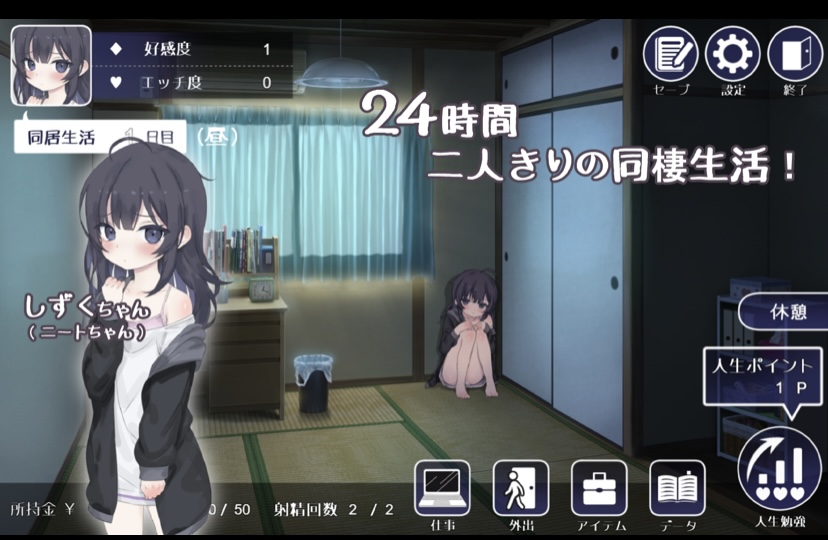This screenshot has width=828, height=540.
Task: Open the 設定 (settings) gear button
Action: [x=733, y=54]
